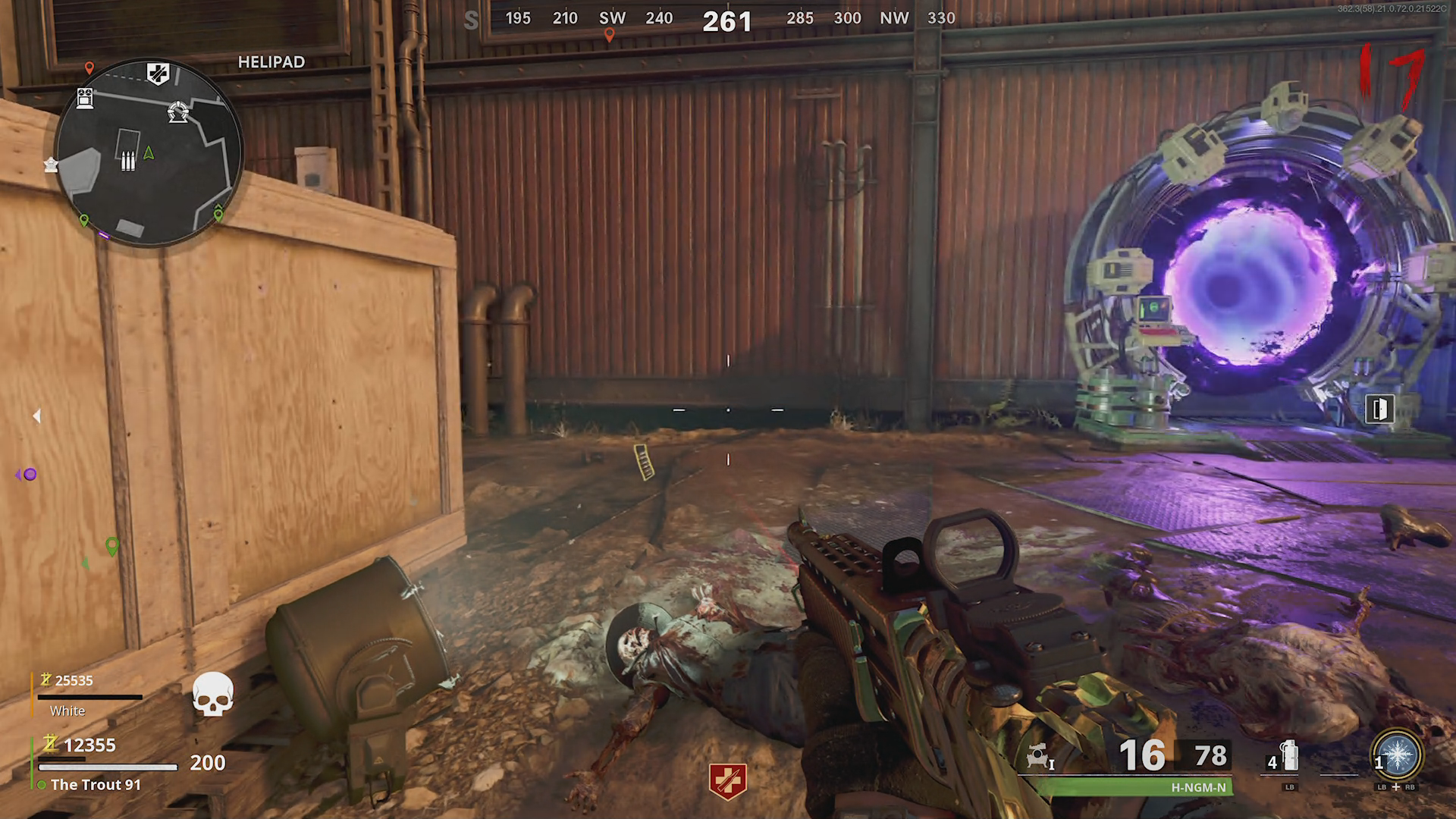Activate the Frost Blast field upgrade icon
This screenshot has width=1456, height=819.
pos(1398,756)
